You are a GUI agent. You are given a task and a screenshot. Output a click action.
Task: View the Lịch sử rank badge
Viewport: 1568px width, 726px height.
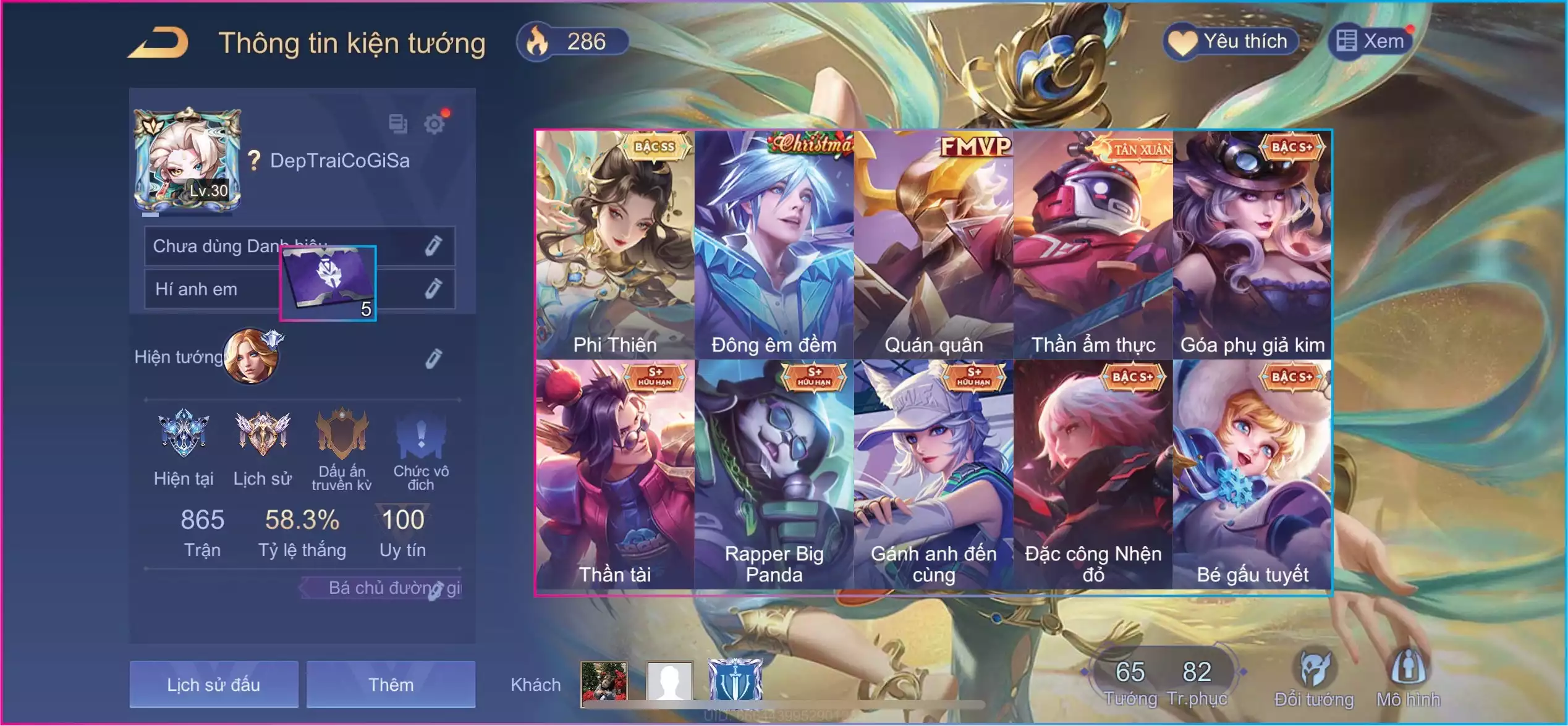262,434
